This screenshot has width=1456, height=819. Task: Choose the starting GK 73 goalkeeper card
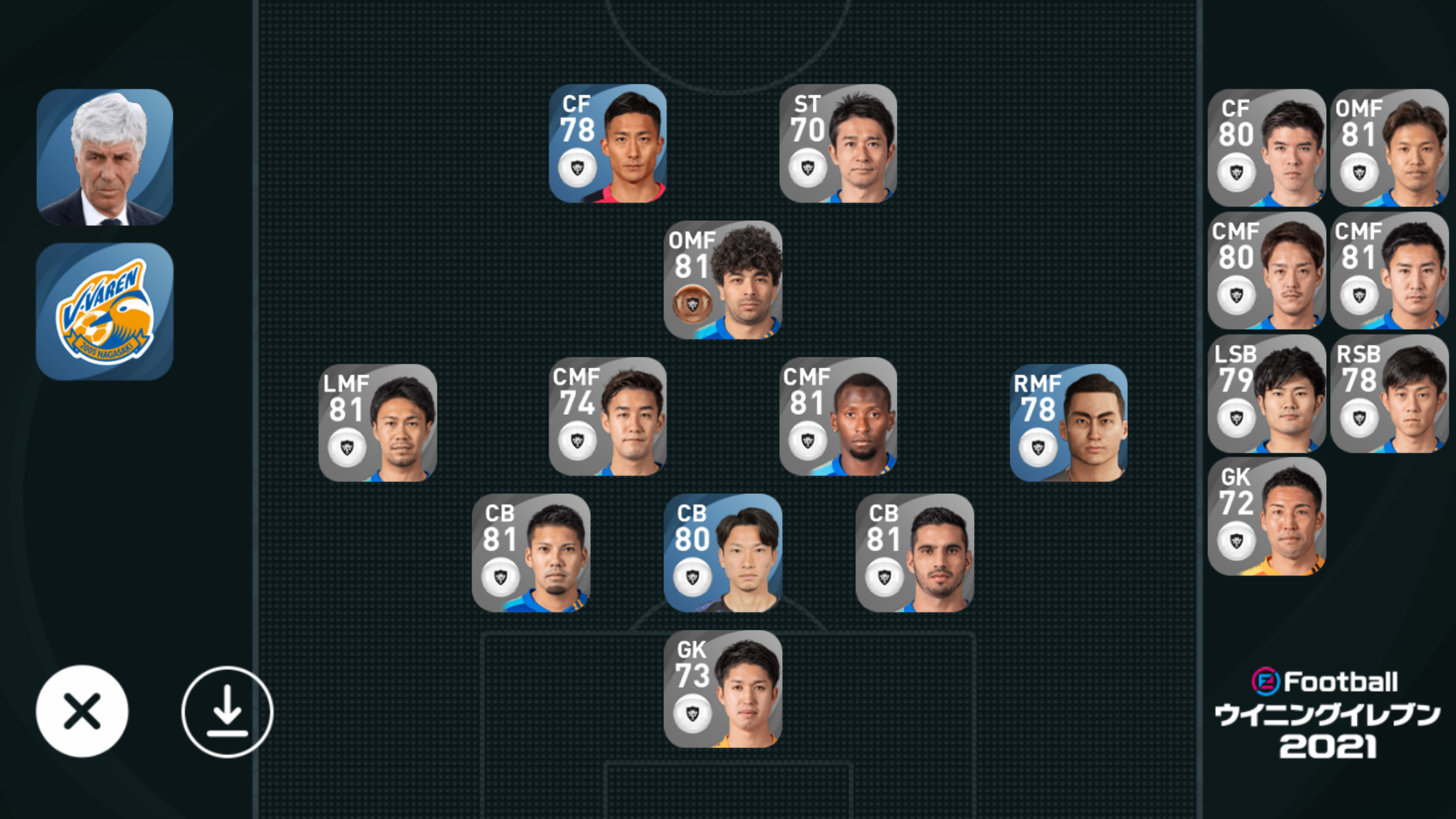pos(723,689)
